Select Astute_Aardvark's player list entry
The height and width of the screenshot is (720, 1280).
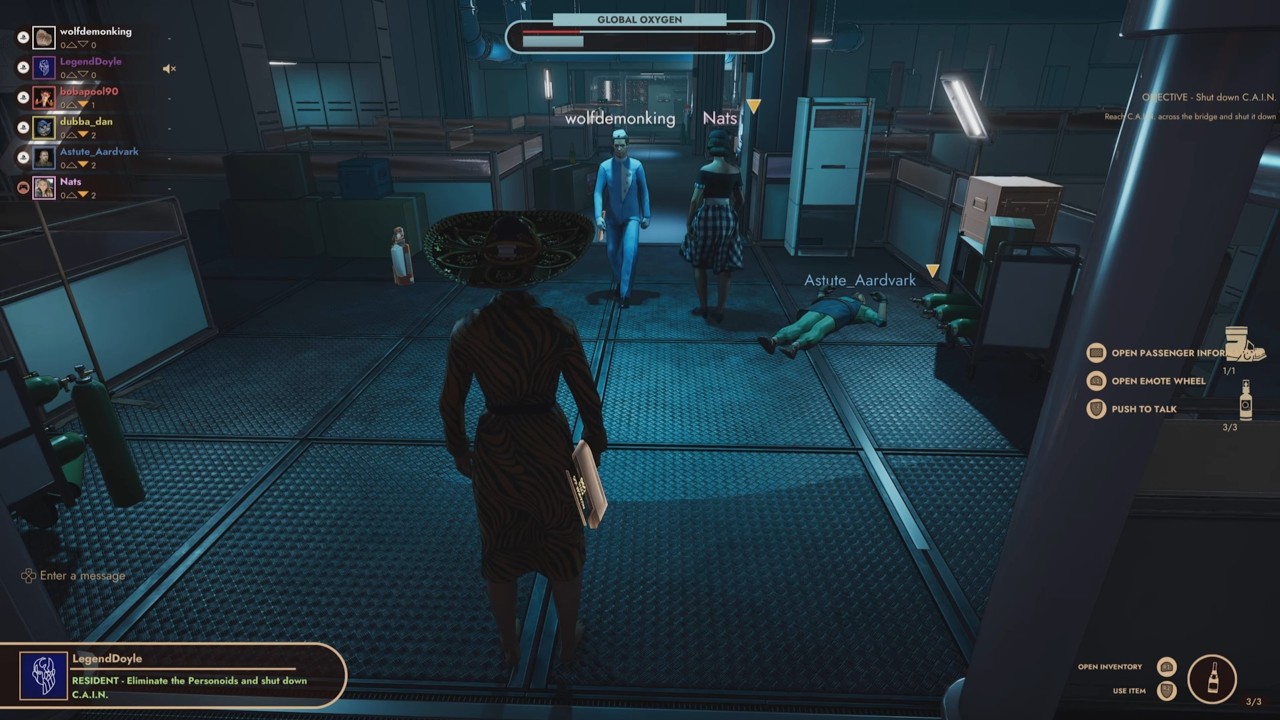[x=98, y=152]
